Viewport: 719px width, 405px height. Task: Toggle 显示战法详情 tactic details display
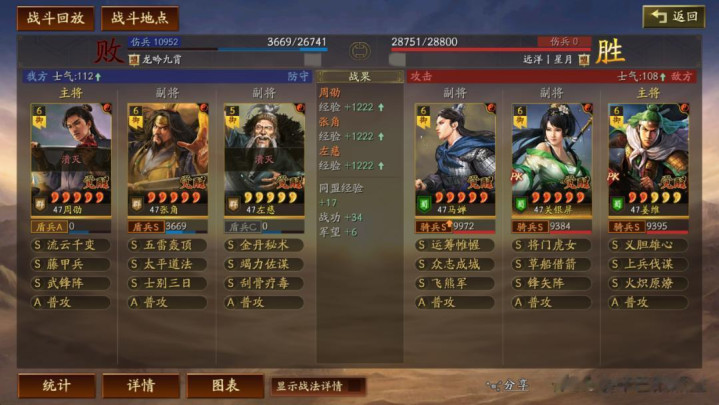(317, 385)
